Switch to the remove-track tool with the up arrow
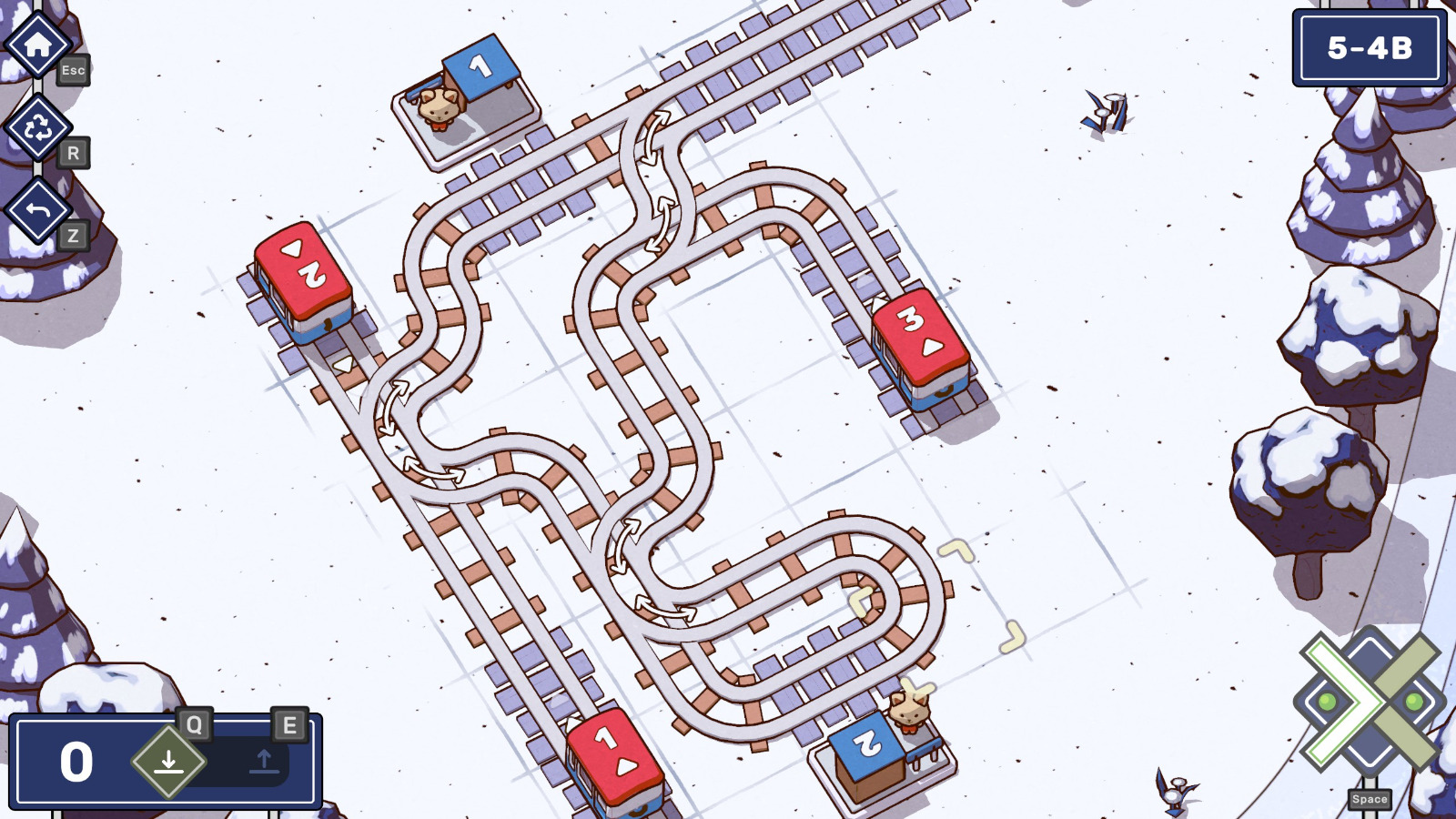The image size is (1456, 819). pos(265,761)
